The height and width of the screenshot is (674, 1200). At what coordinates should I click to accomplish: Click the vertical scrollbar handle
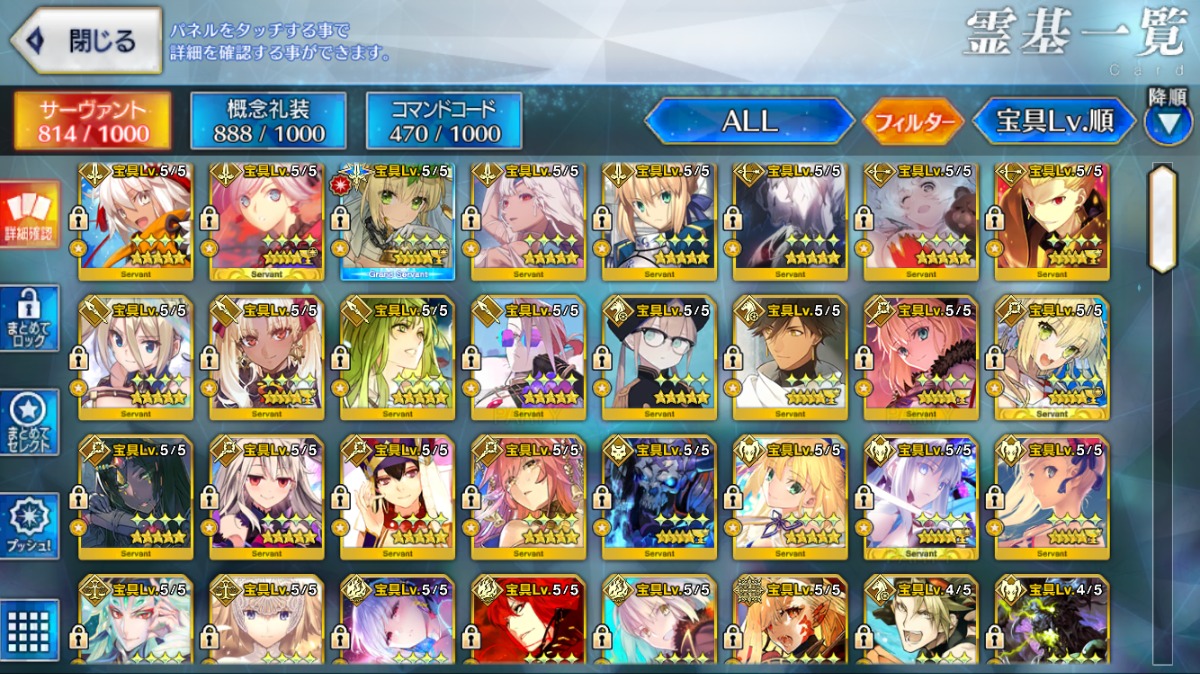pyautogui.click(x=1163, y=219)
